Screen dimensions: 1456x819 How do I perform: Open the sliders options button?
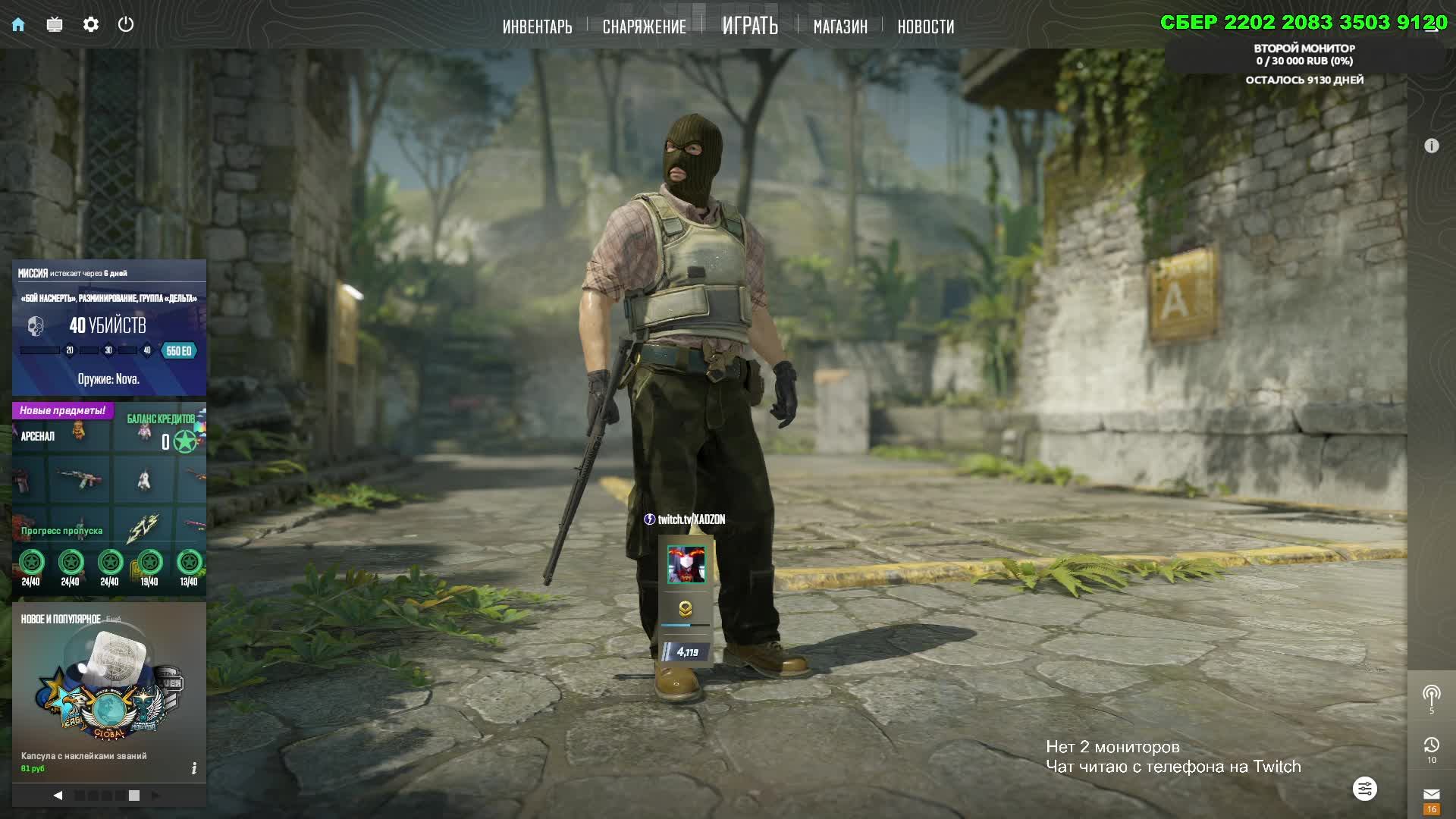click(x=1364, y=789)
